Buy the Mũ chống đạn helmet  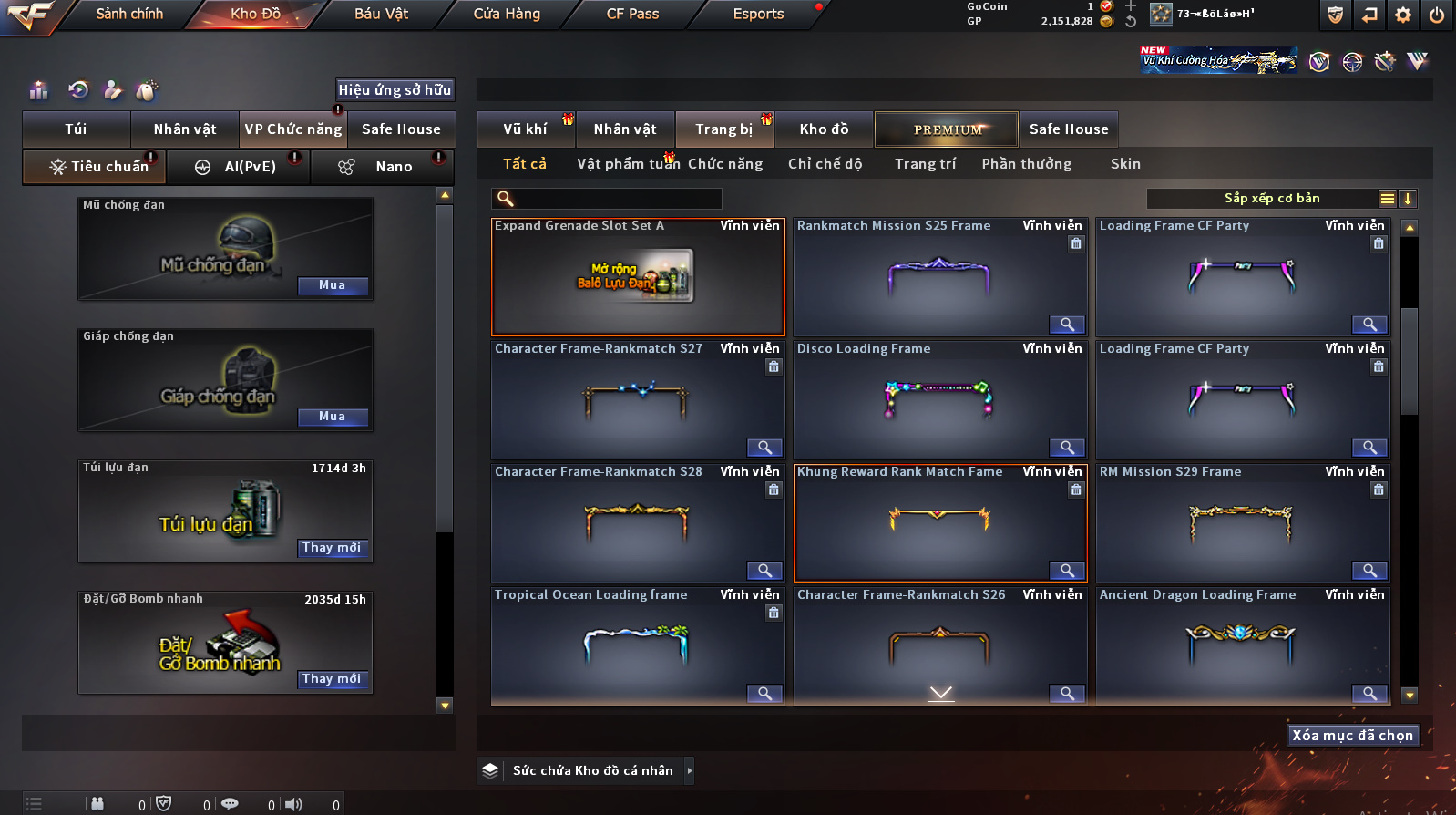[333, 285]
